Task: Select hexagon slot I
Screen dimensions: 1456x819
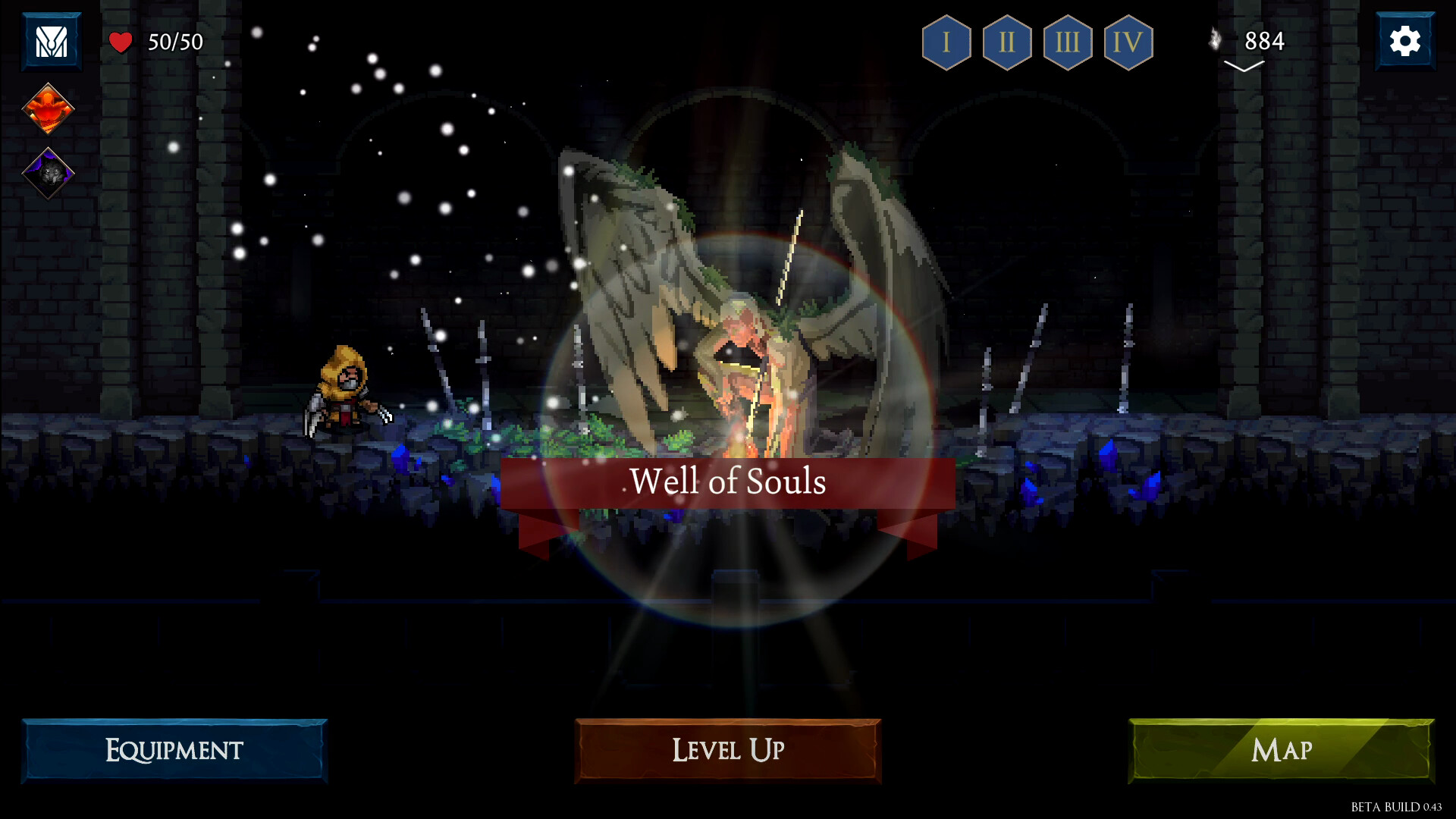Action: pos(945,43)
